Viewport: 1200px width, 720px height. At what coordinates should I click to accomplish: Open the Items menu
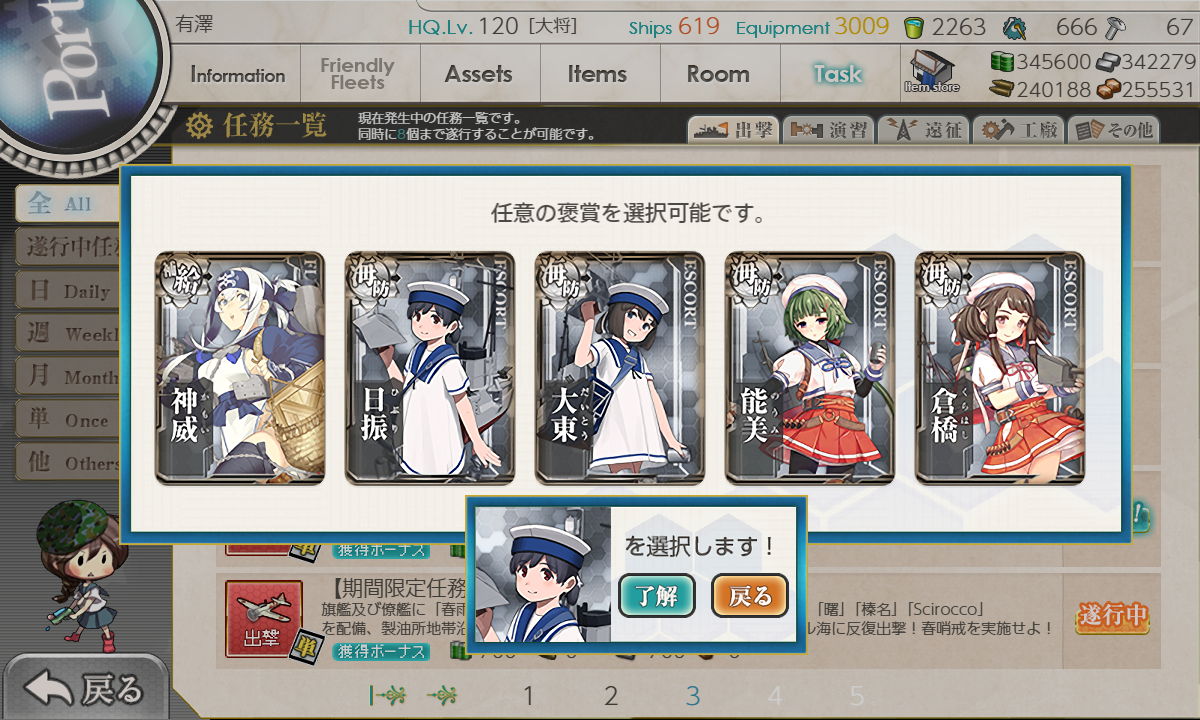597,74
